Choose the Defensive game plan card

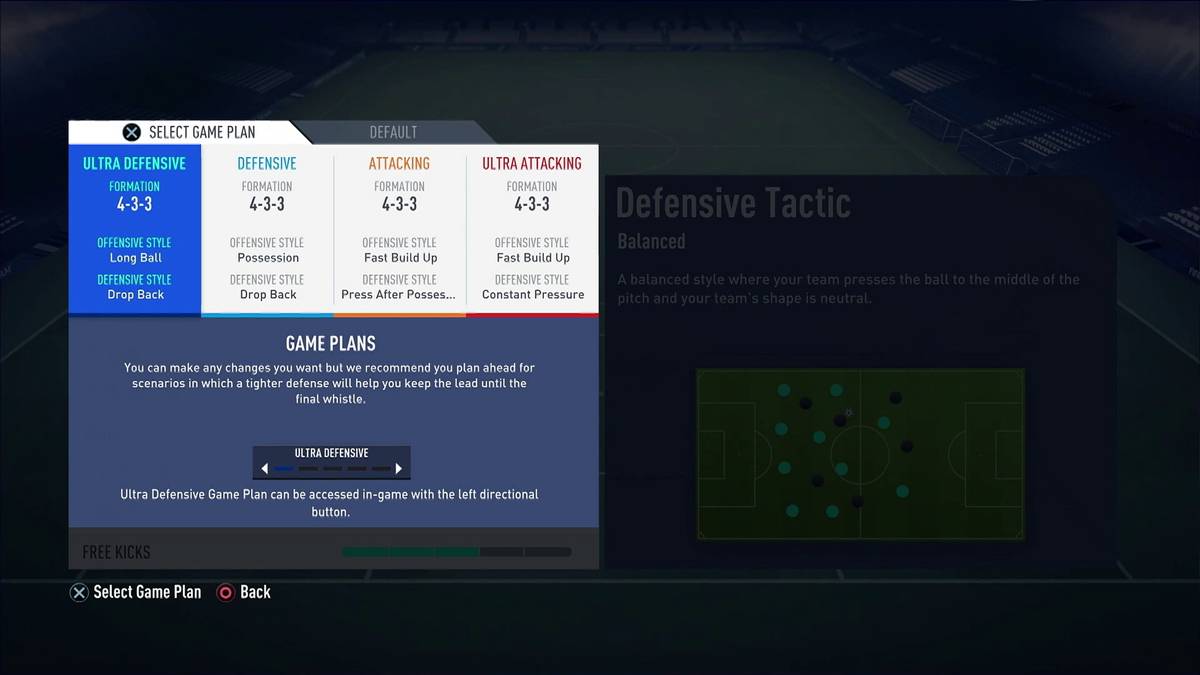click(267, 229)
